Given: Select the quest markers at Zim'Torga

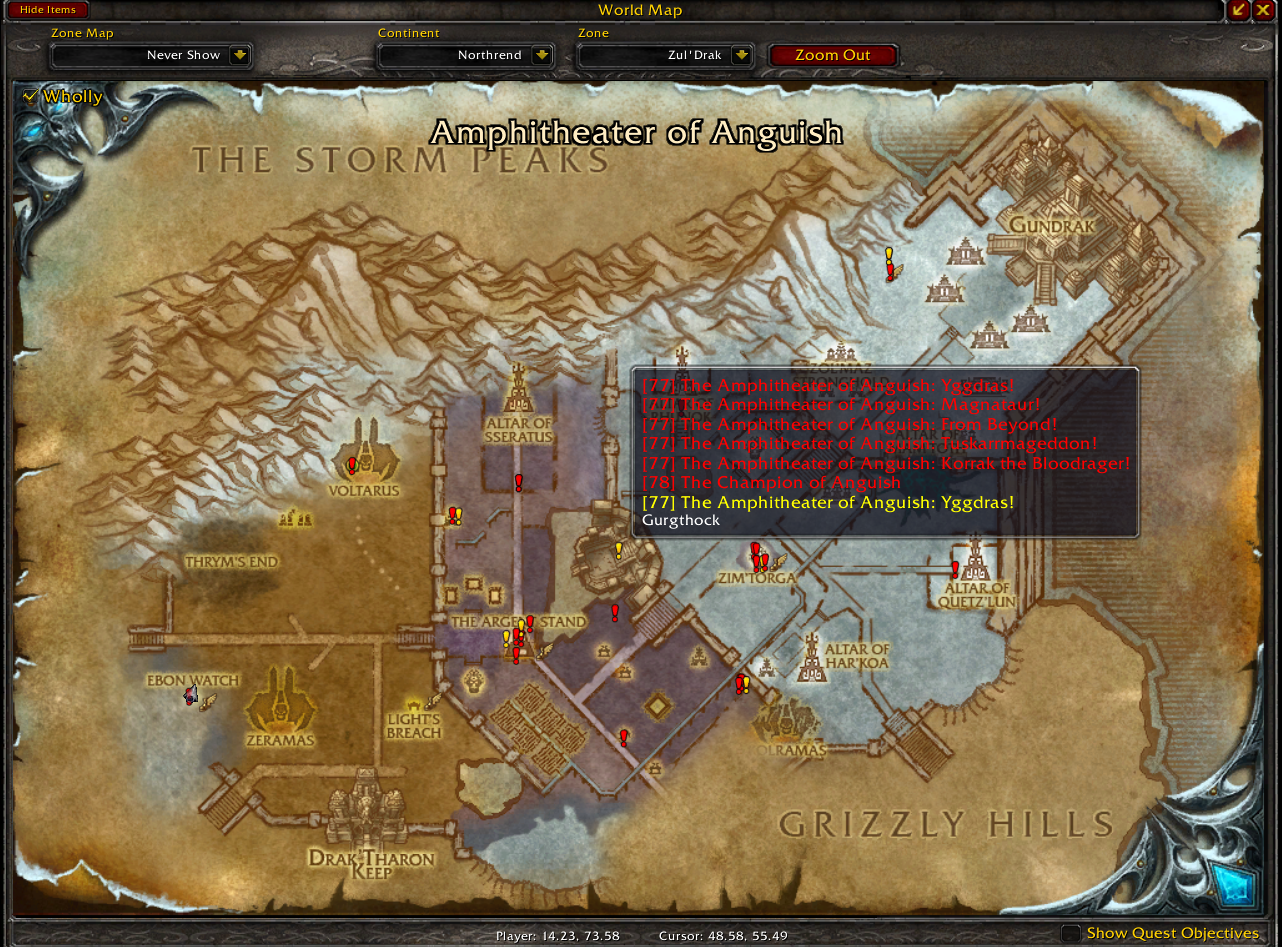Looking at the screenshot, I should (758, 558).
